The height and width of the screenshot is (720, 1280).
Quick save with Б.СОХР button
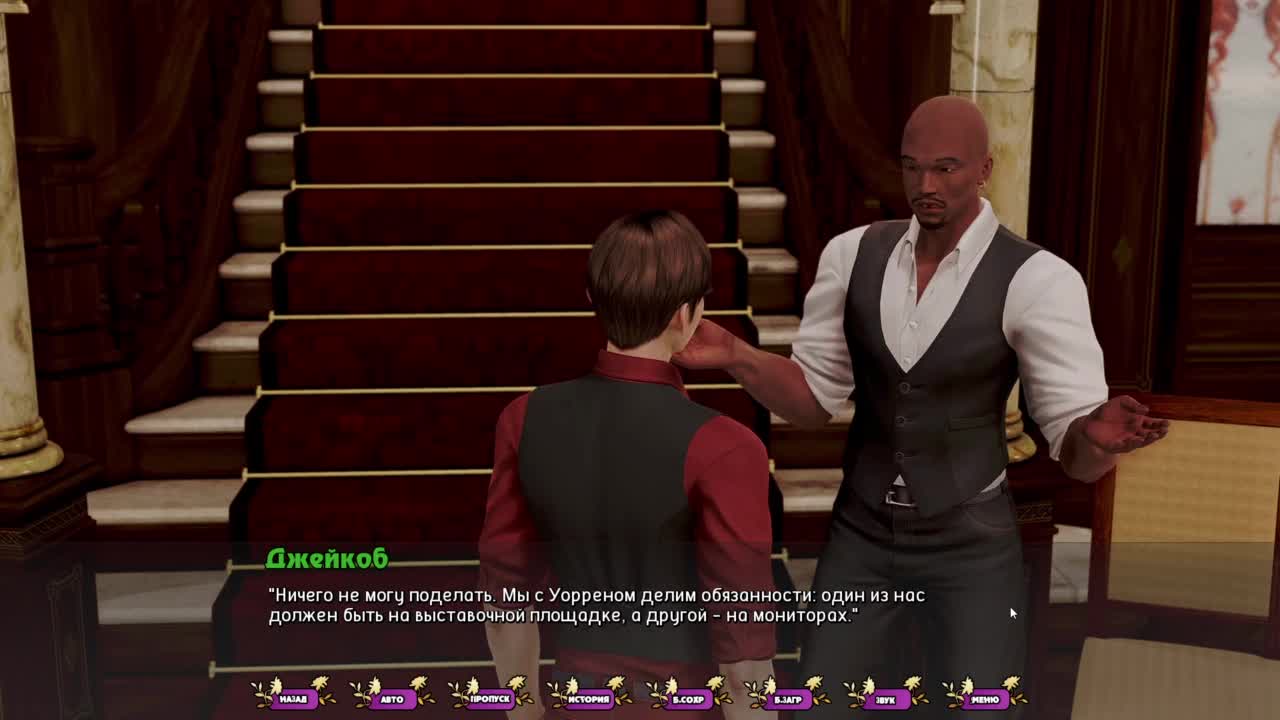click(688, 699)
